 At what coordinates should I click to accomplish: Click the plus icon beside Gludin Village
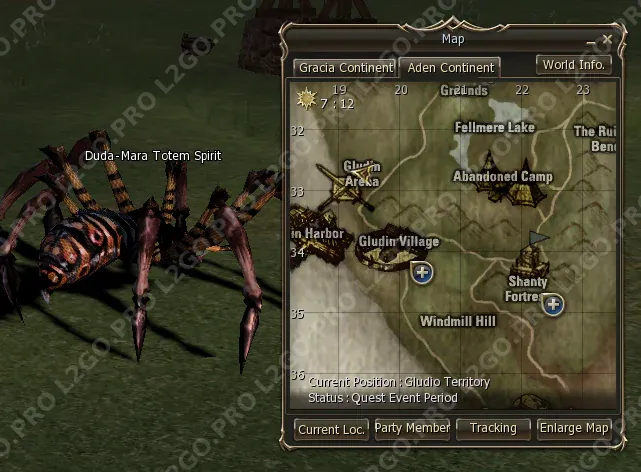click(423, 272)
